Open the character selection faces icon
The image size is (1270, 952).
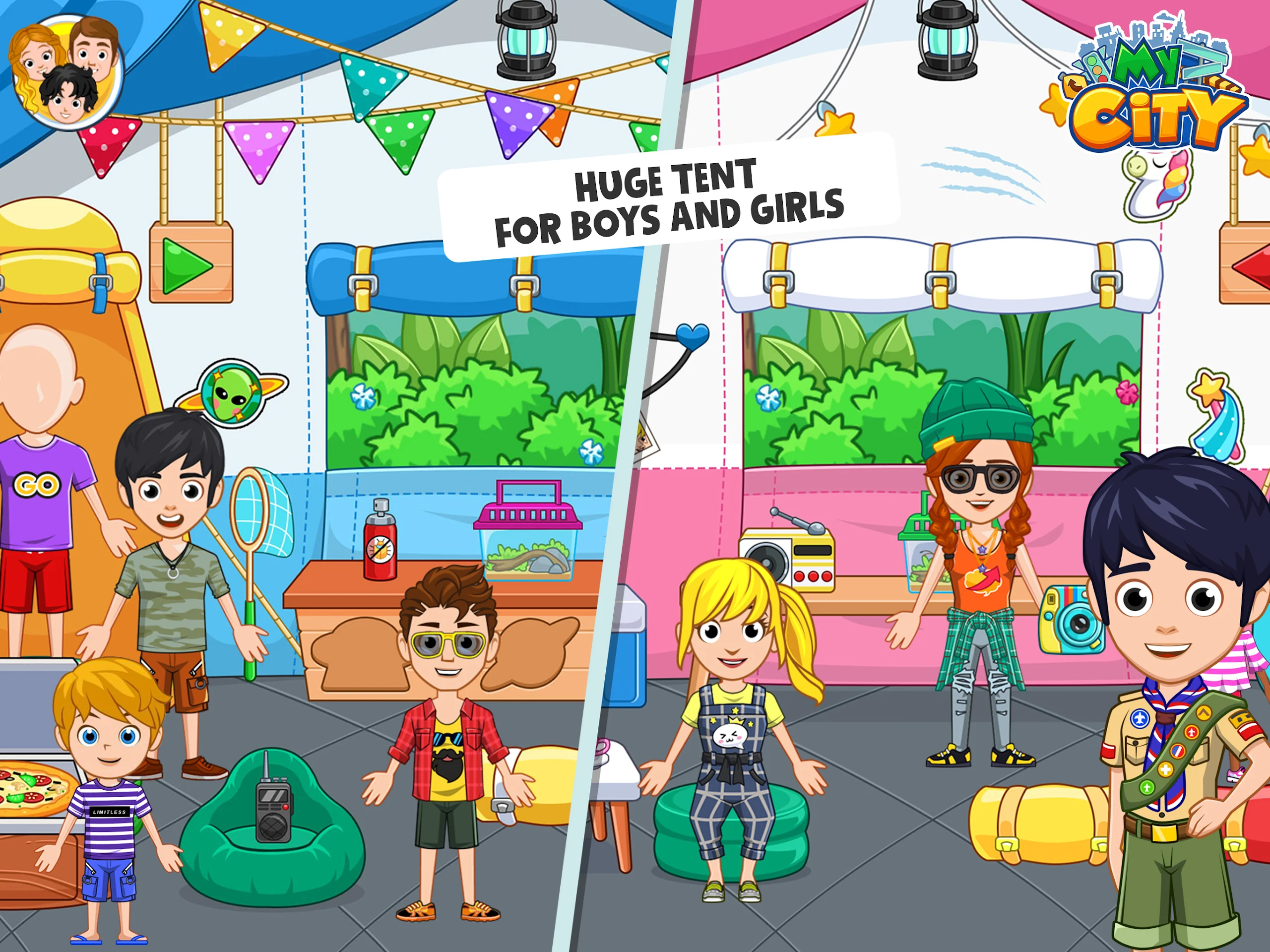(66, 72)
